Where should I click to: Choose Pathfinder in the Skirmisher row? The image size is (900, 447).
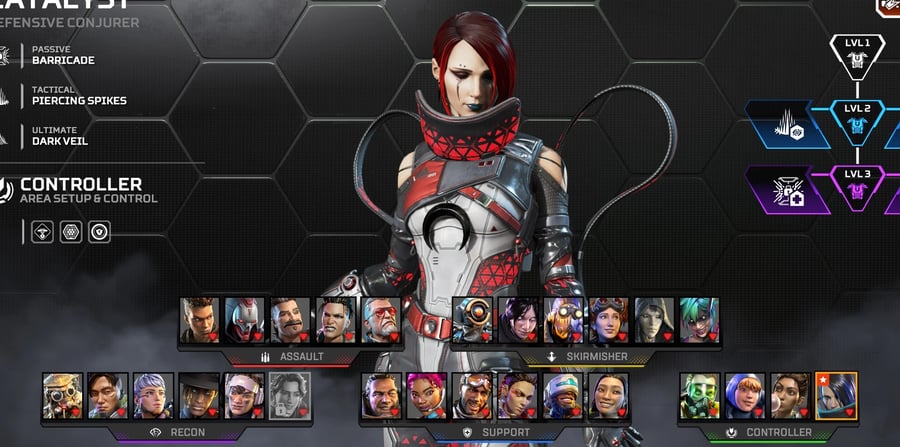472,320
